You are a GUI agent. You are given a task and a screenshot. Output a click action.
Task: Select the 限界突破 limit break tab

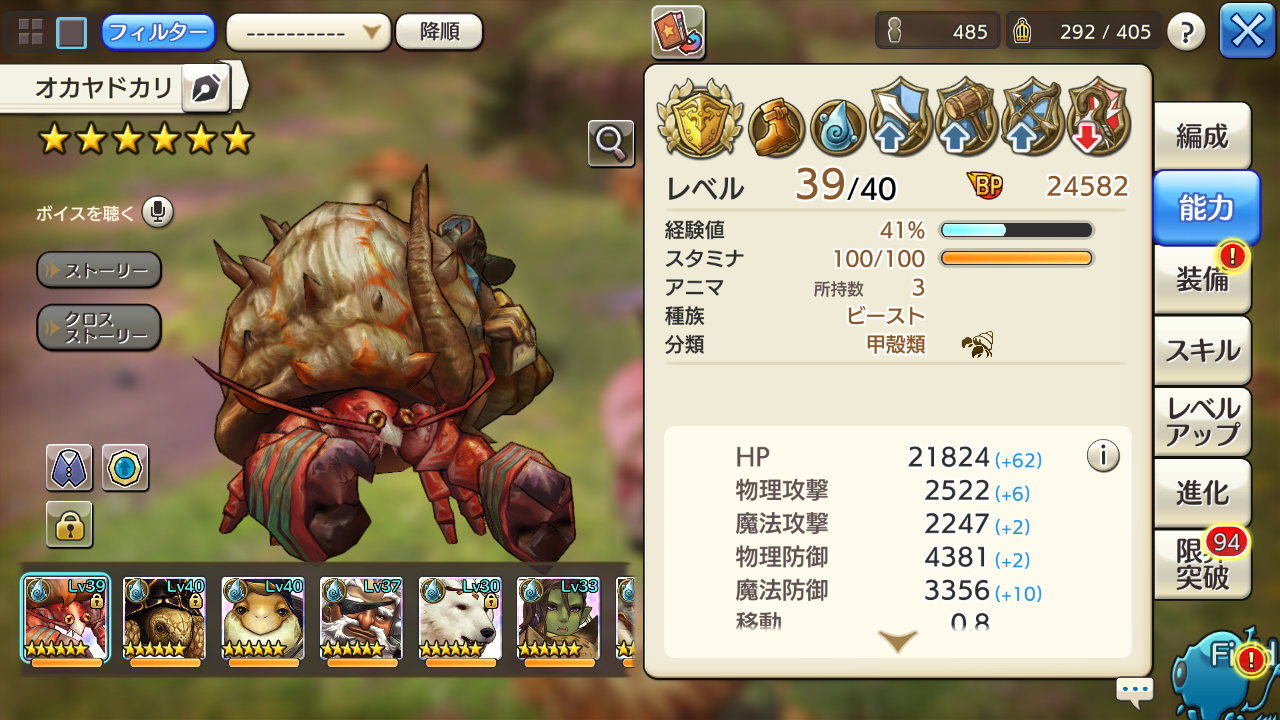1202,565
